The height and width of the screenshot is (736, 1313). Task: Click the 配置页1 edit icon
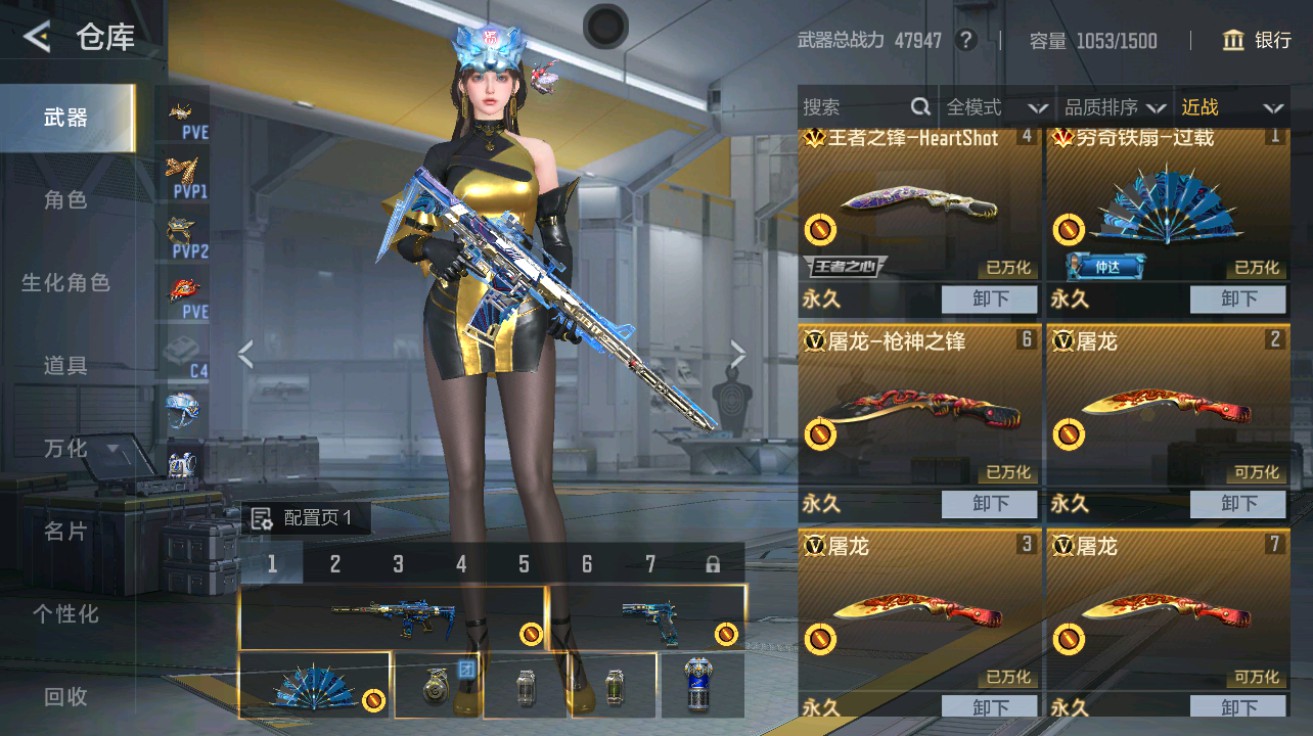point(263,518)
